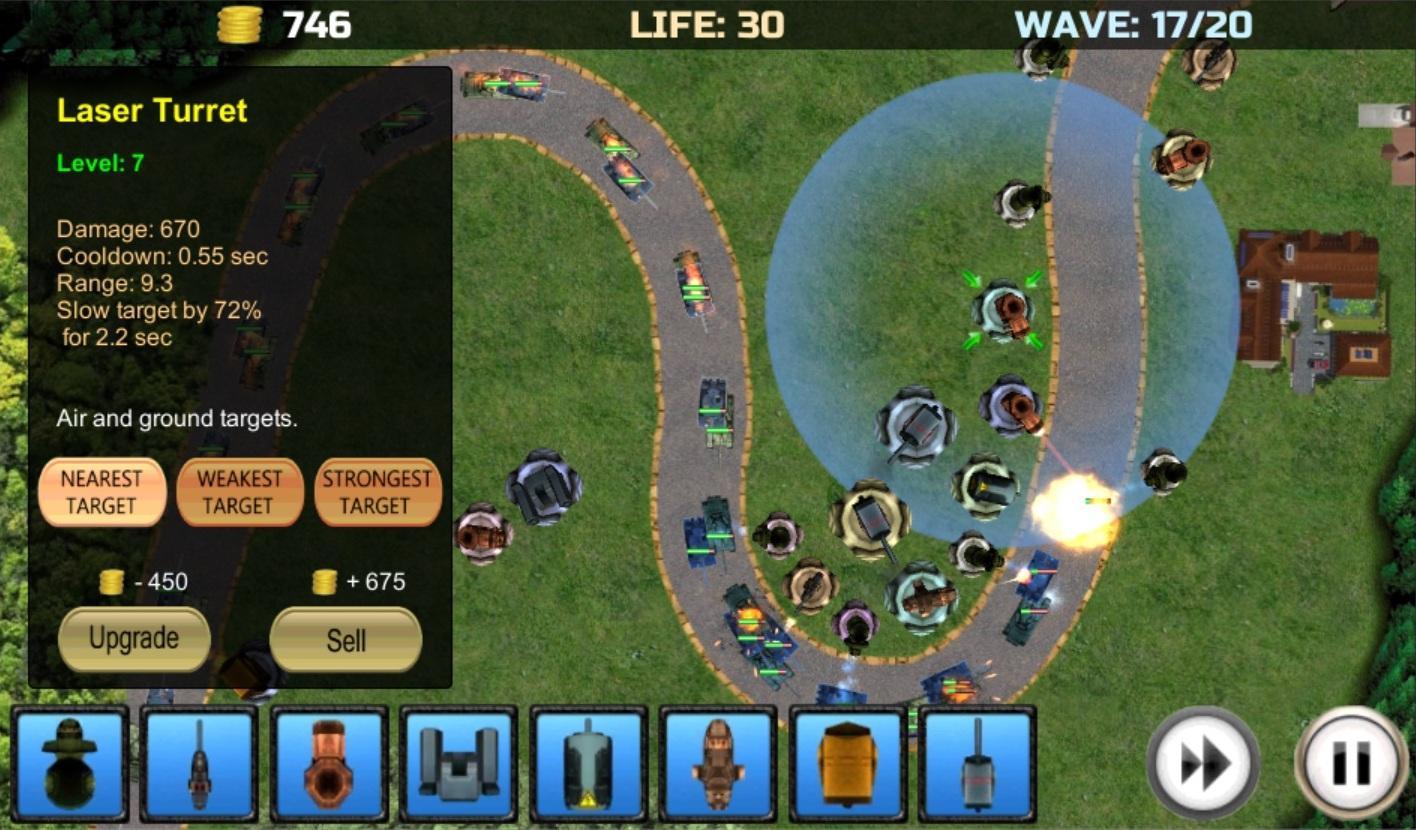Enable Nearest Target mode

tap(101, 491)
